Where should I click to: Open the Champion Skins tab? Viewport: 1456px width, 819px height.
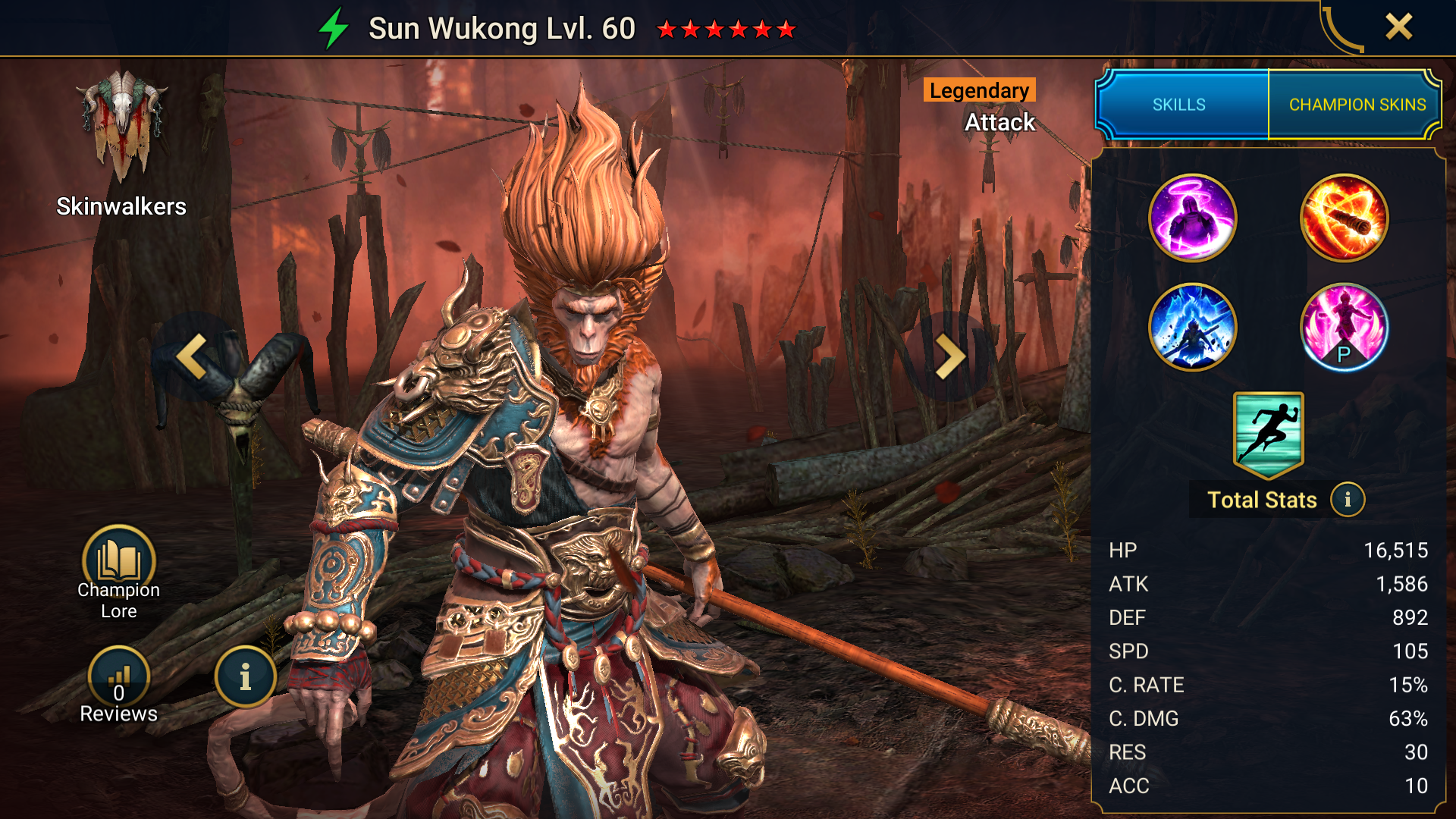point(1357,105)
